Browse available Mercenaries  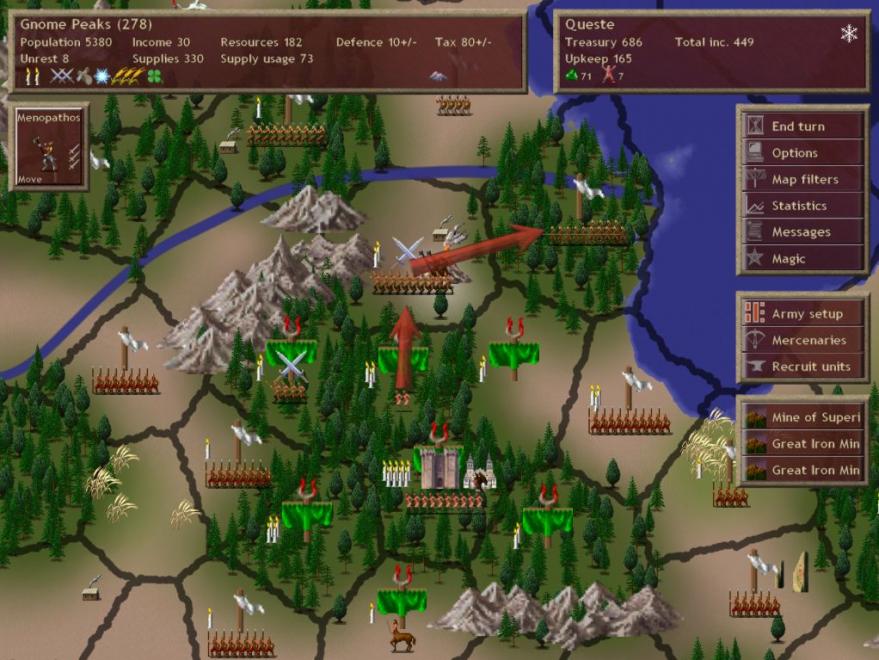[803, 340]
